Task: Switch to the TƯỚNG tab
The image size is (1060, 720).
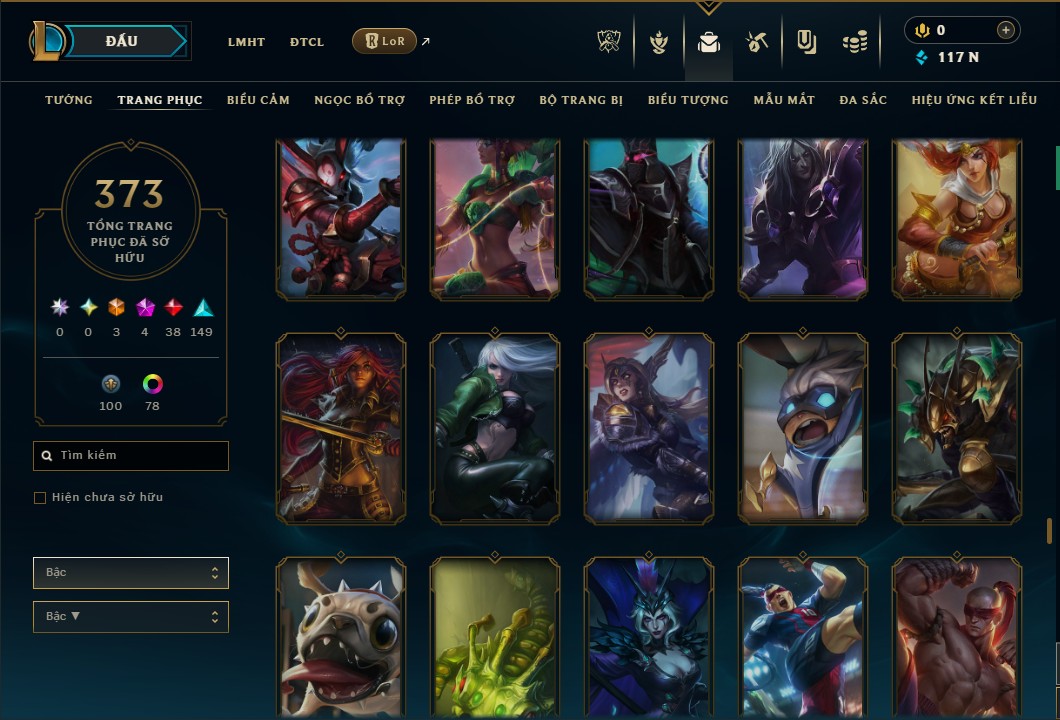Action: coord(69,100)
